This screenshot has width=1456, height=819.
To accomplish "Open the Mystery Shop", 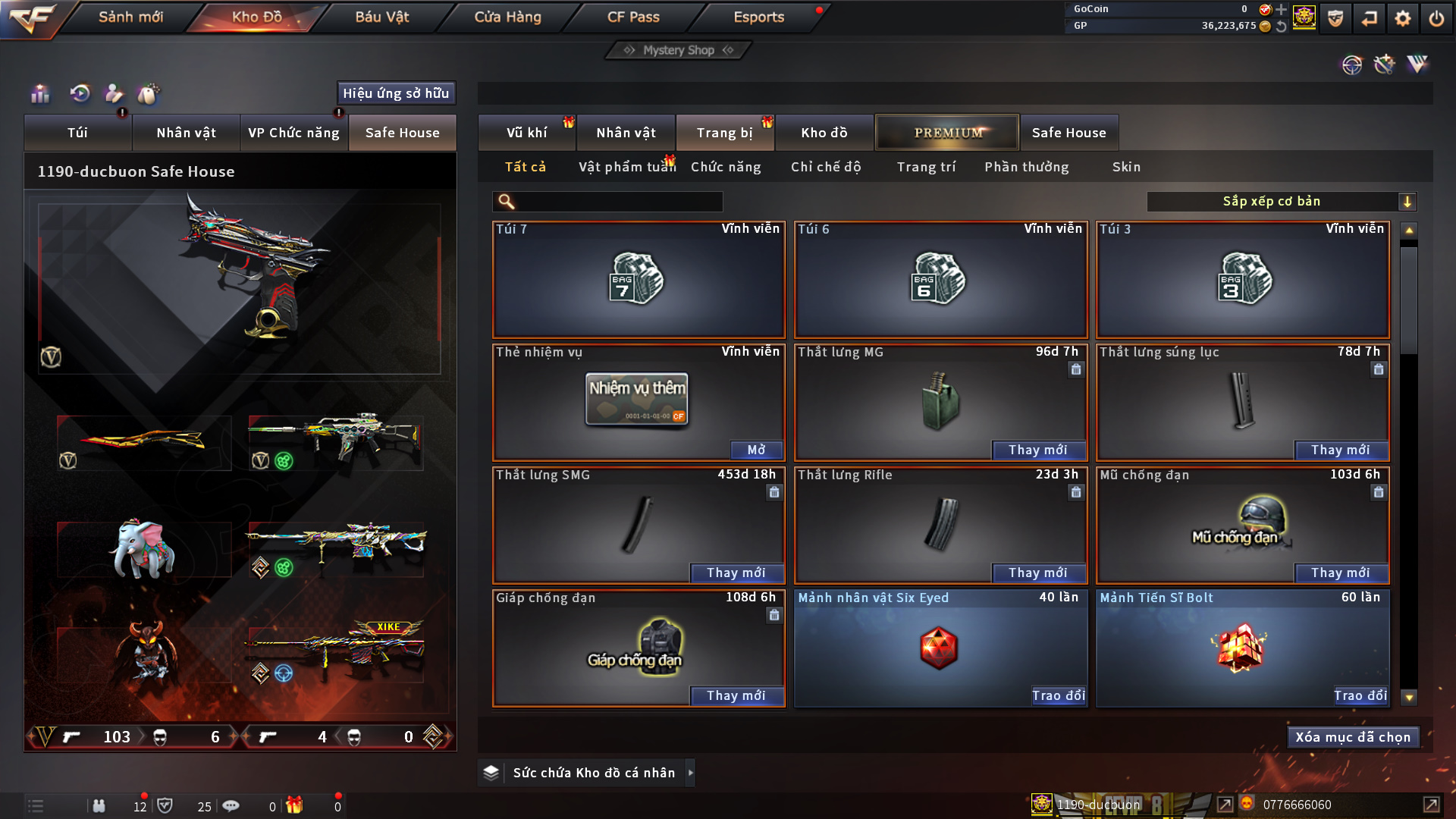I will 678,50.
